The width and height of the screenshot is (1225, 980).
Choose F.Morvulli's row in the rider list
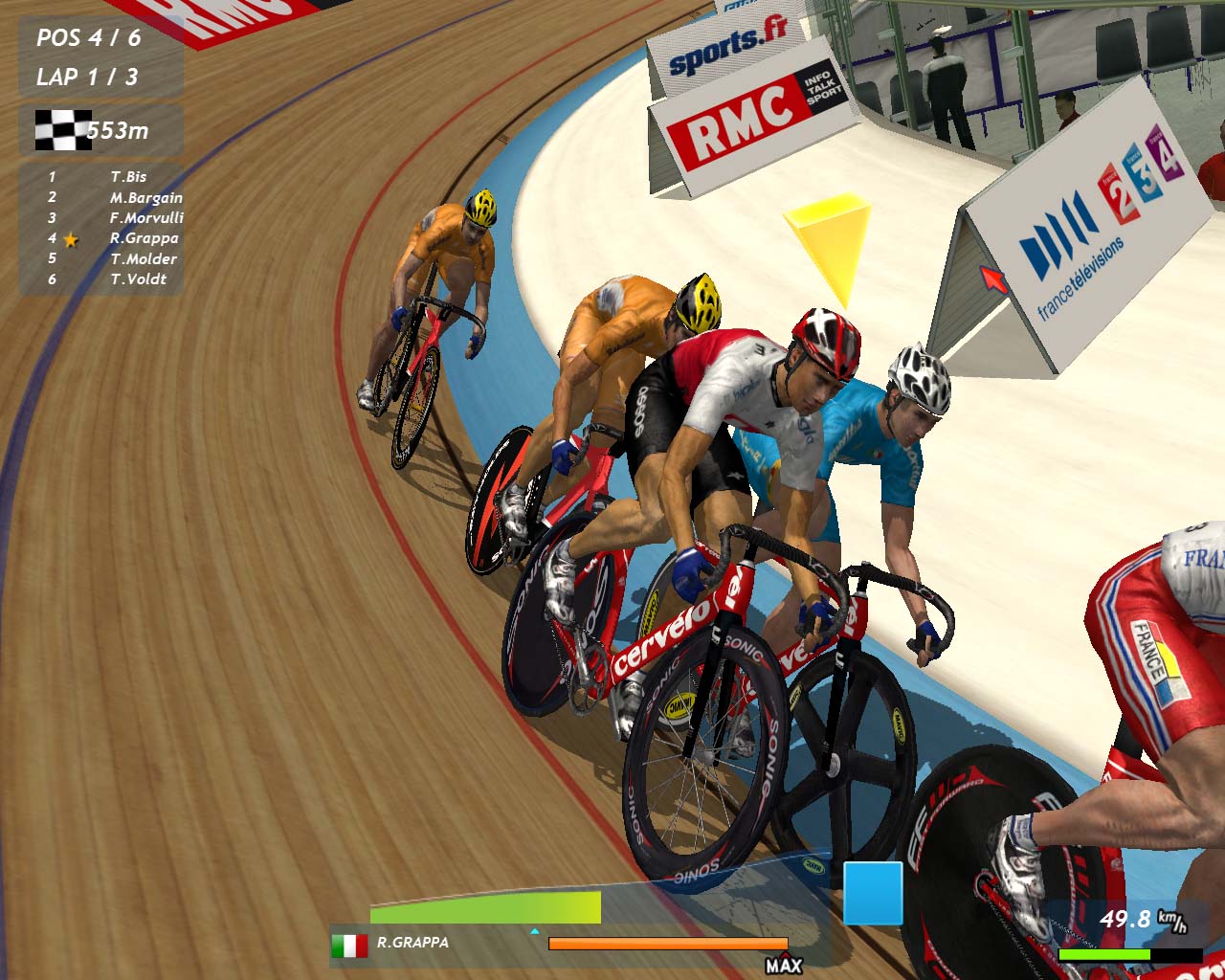(145, 218)
